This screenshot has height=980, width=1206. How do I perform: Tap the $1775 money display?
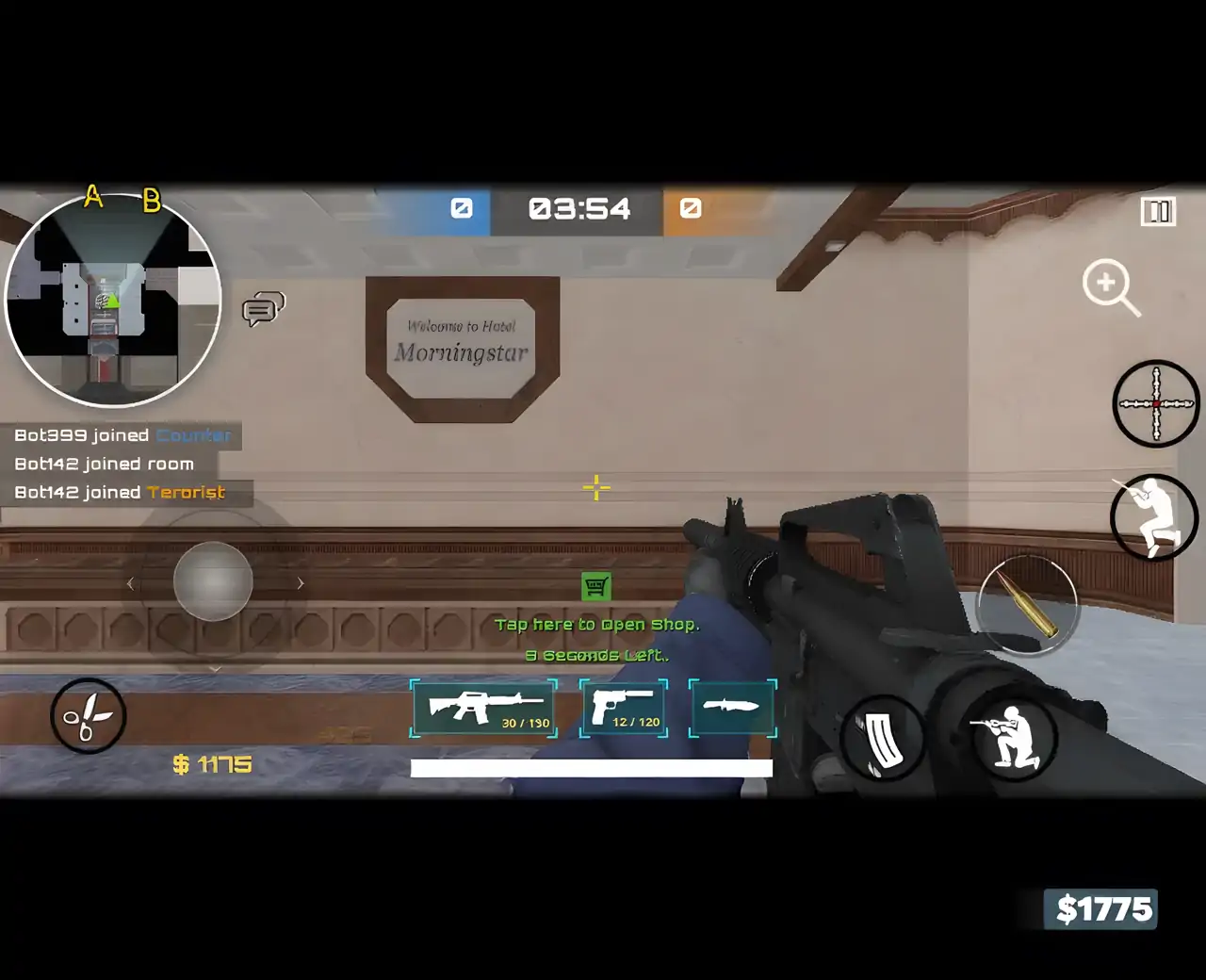tap(1102, 908)
